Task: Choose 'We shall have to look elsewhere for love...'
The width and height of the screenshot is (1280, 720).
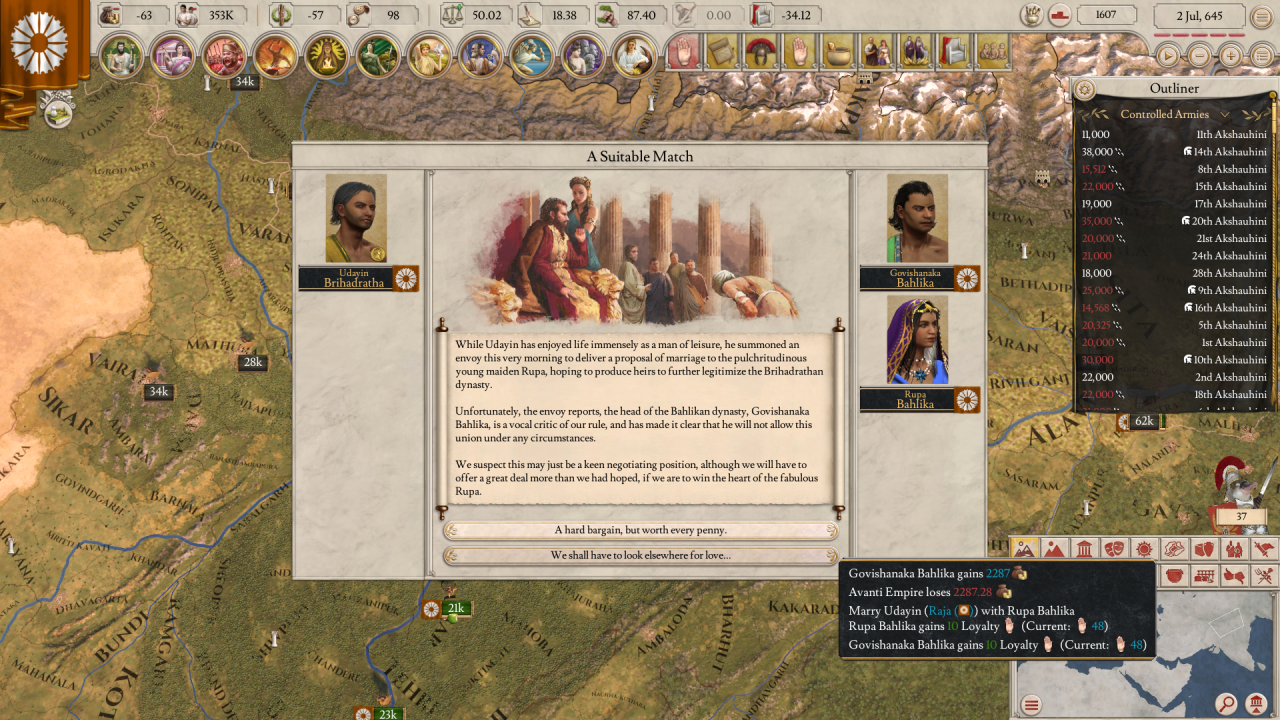Action: coord(640,556)
